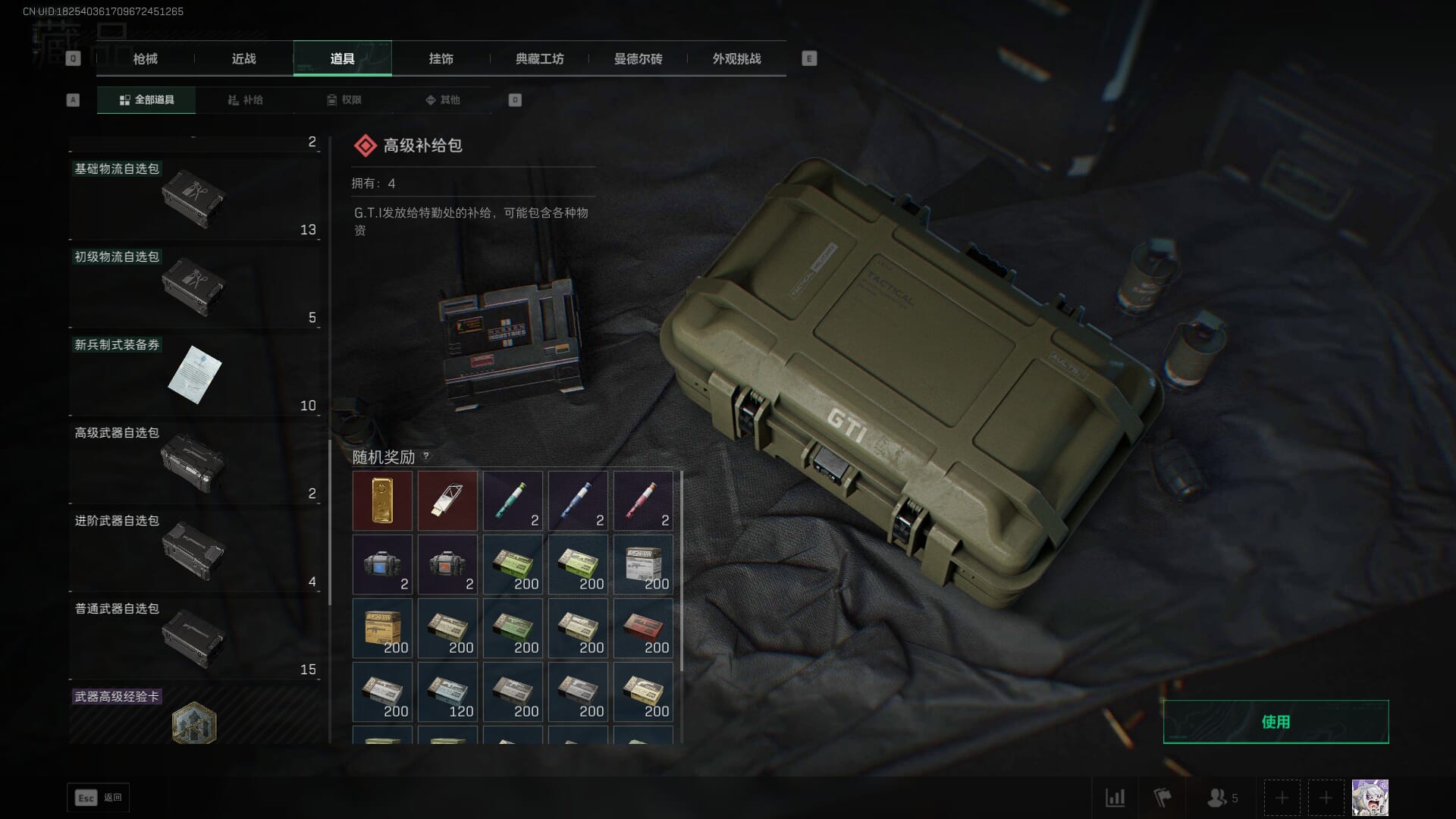The width and height of the screenshot is (1456, 819).
Task: Select 高级武器自选包 item row
Action: tap(194, 463)
